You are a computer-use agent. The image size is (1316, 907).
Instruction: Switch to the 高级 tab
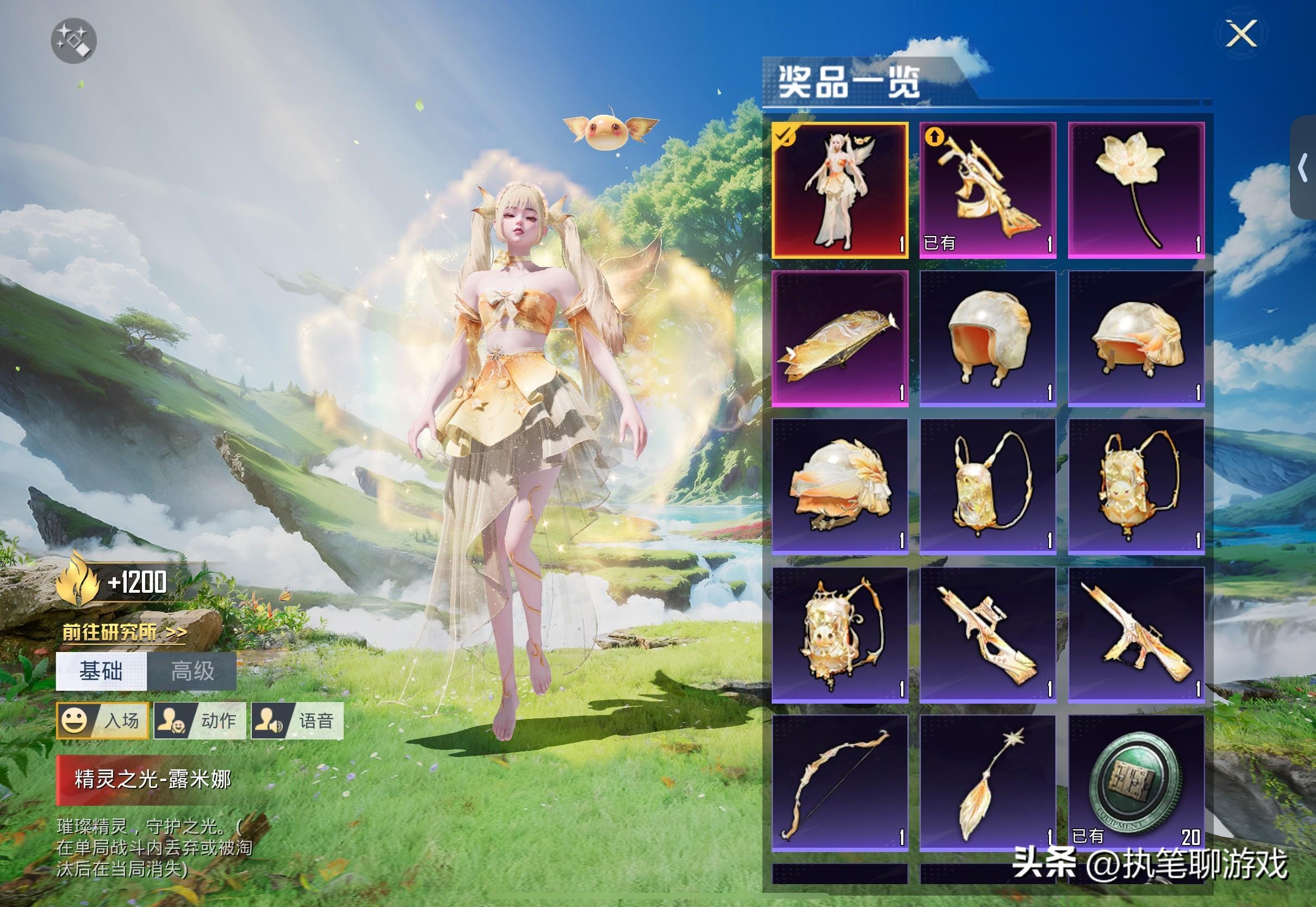click(x=192, y=671)
